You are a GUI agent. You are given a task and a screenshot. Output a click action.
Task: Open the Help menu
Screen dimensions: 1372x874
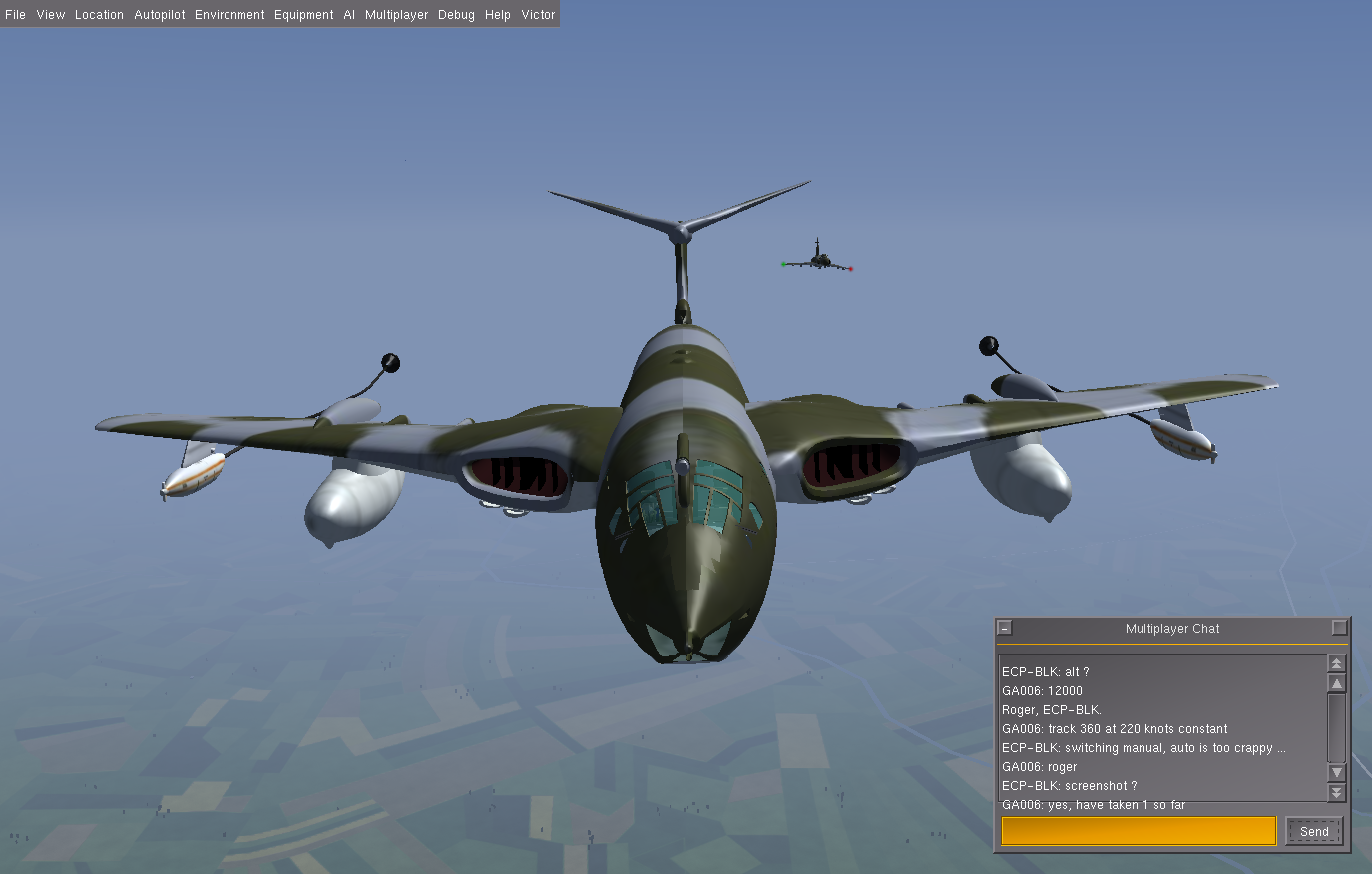click(x=498, y=15)
